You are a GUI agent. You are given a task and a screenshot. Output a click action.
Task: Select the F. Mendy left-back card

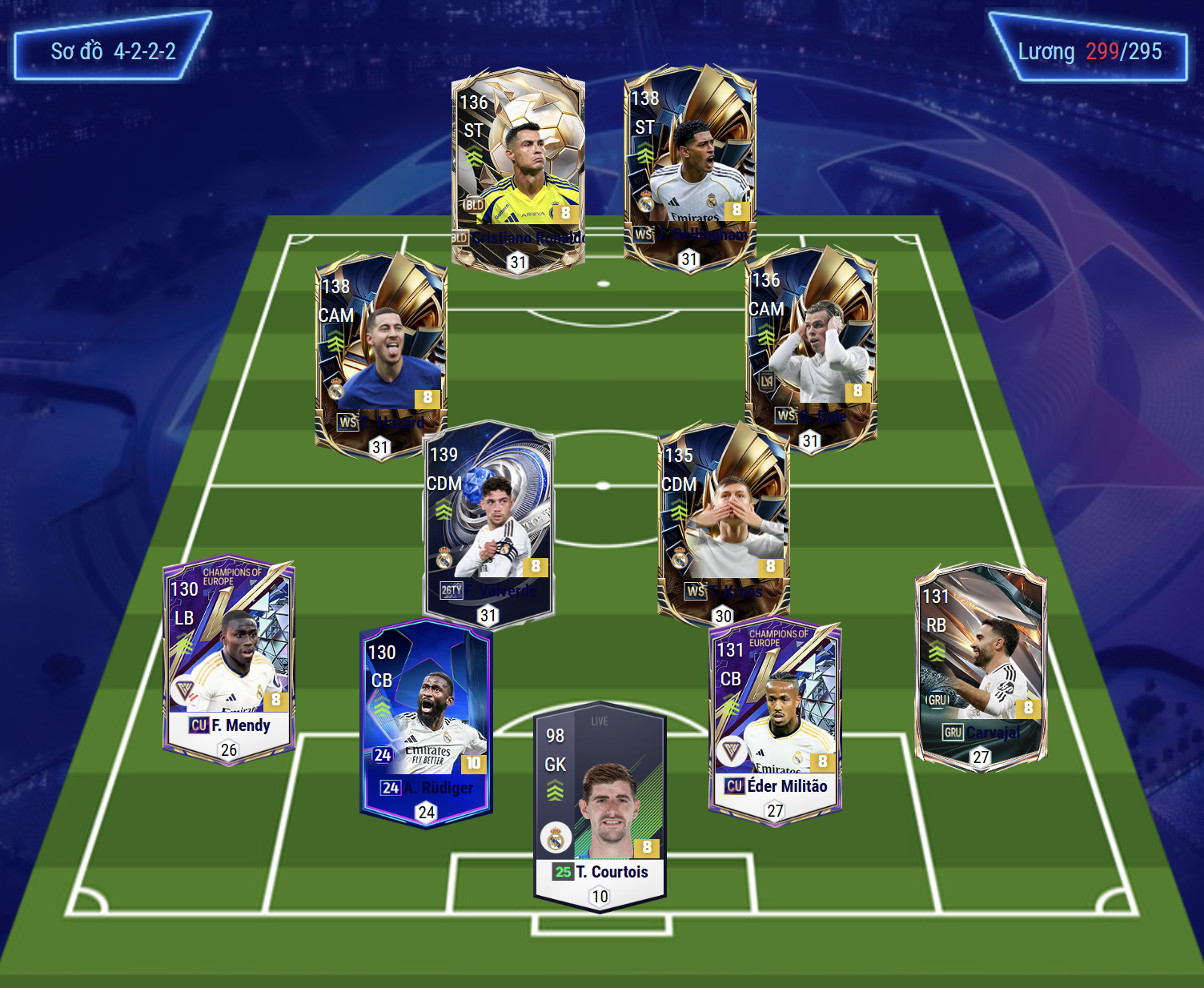[x=229, y=661]
